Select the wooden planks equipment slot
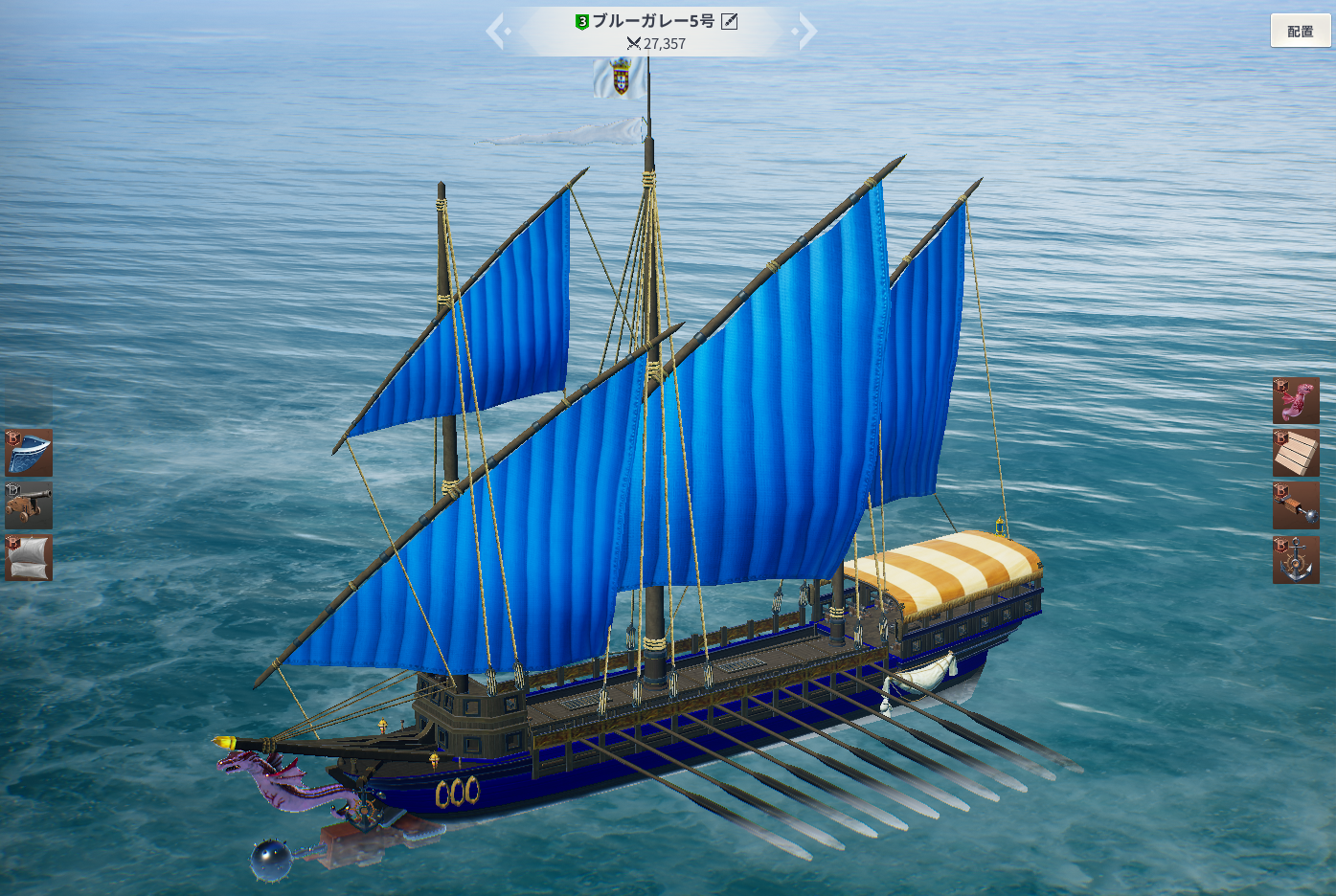1336x896 pixels. (x=1296, y=453)
